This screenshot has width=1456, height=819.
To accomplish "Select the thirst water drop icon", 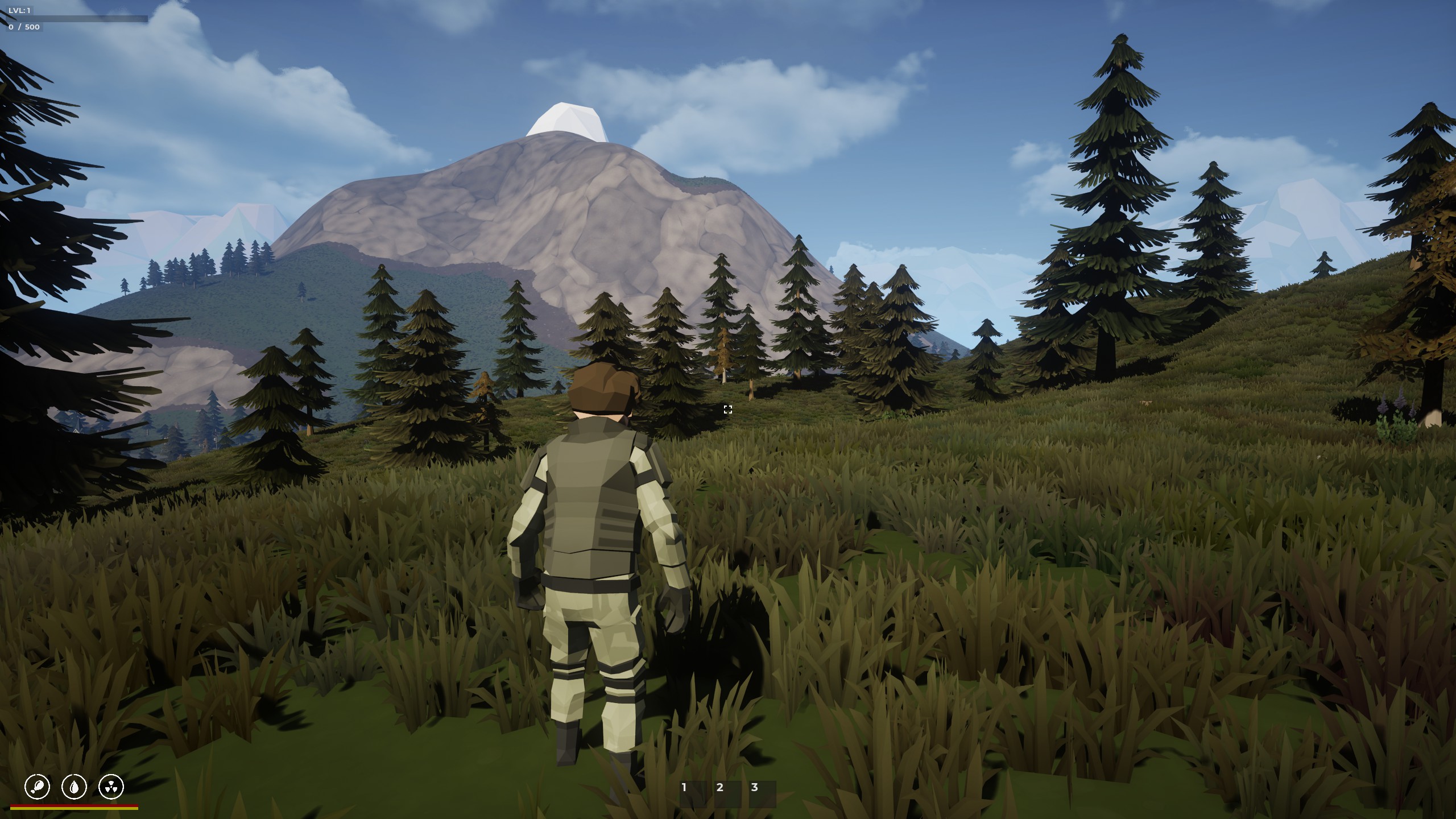I will pyautogui.click(x=75, y=787).
